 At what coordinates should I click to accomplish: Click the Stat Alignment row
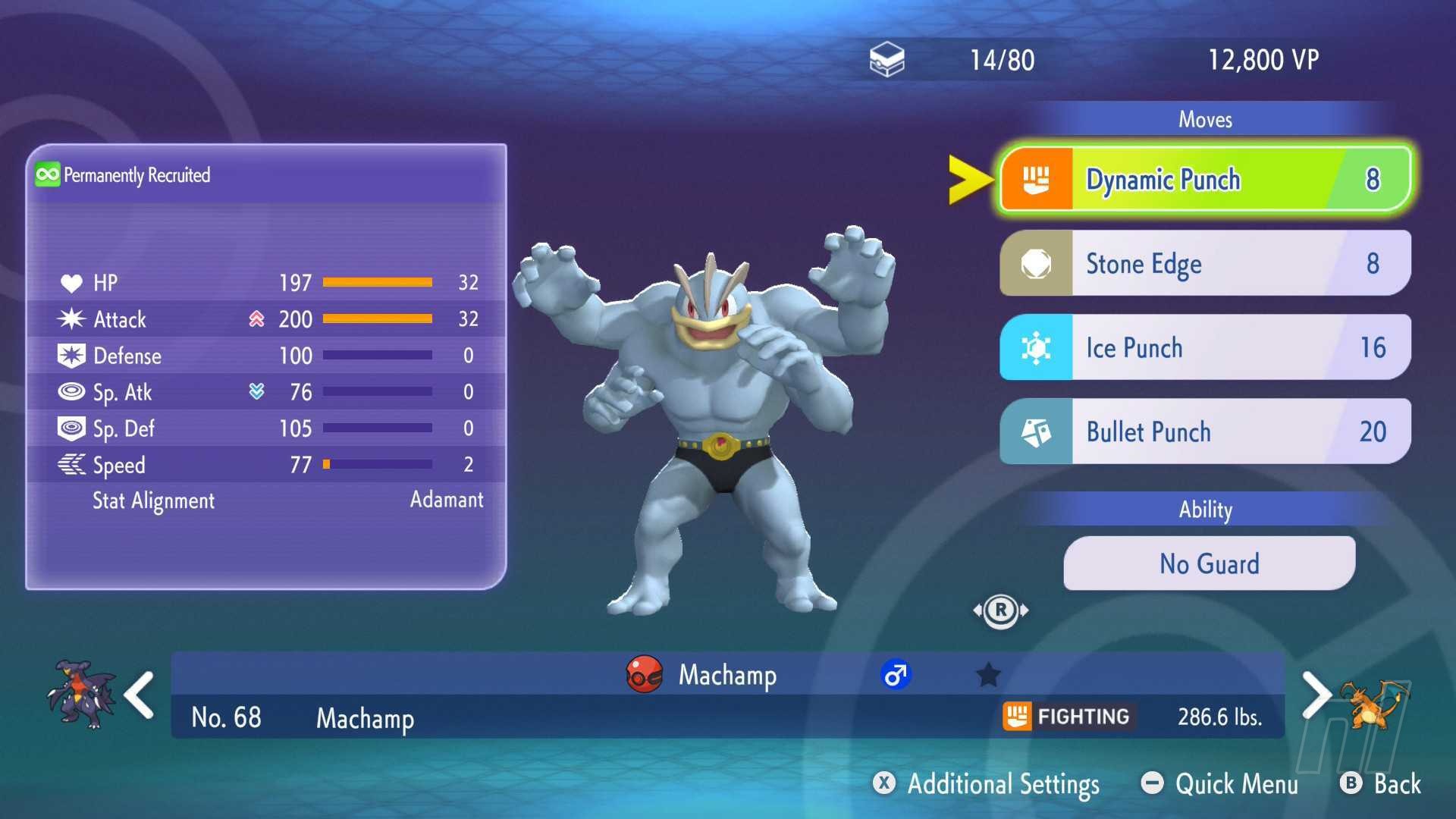point(265,500)
